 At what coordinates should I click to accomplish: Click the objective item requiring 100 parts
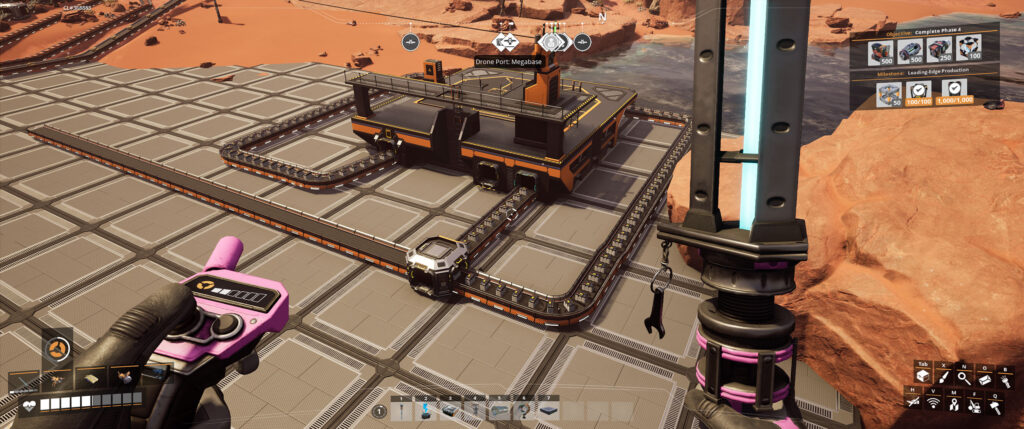click(x=969, y=50)
